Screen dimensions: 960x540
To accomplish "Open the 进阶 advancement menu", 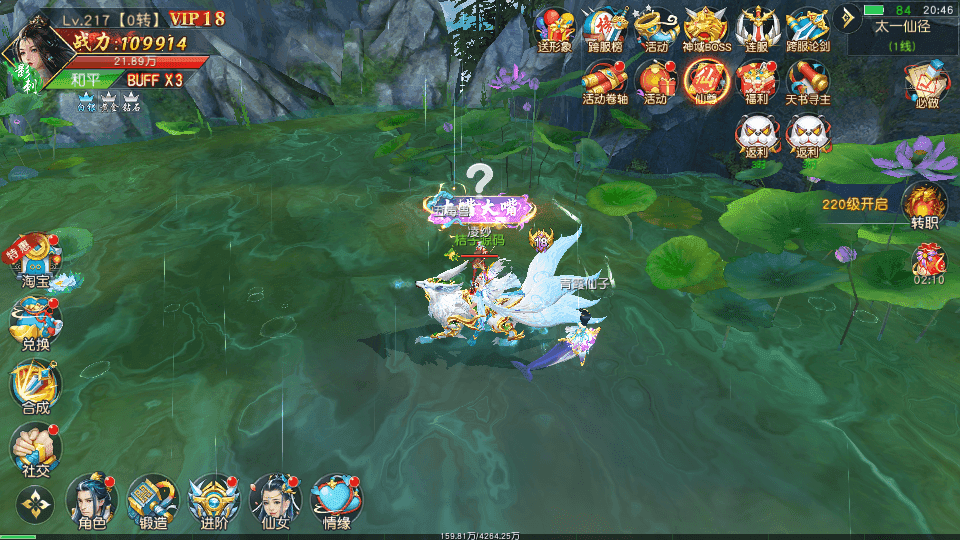I will pyautogui.click(x=214, y=499).
